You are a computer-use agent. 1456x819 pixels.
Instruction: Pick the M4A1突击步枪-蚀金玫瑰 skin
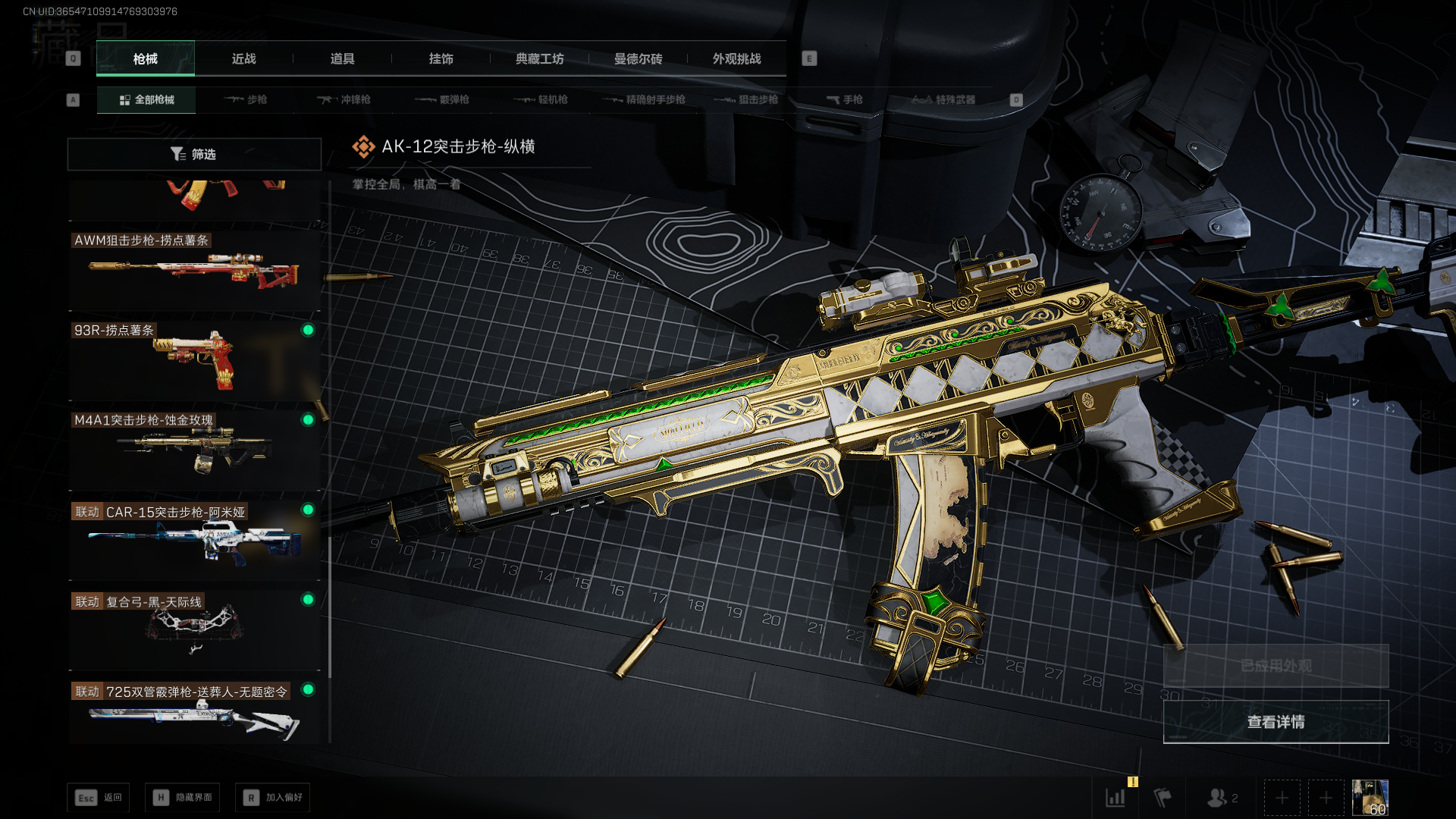194,449
